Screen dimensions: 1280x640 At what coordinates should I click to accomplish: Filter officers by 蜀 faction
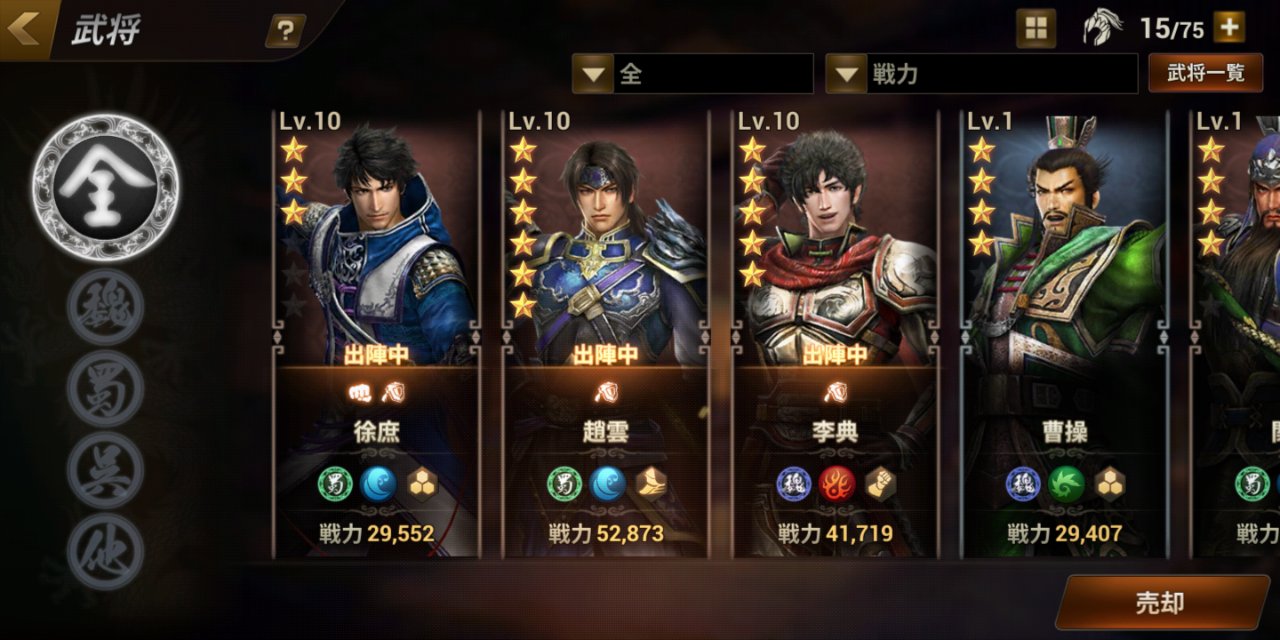[x=105, y=387]
